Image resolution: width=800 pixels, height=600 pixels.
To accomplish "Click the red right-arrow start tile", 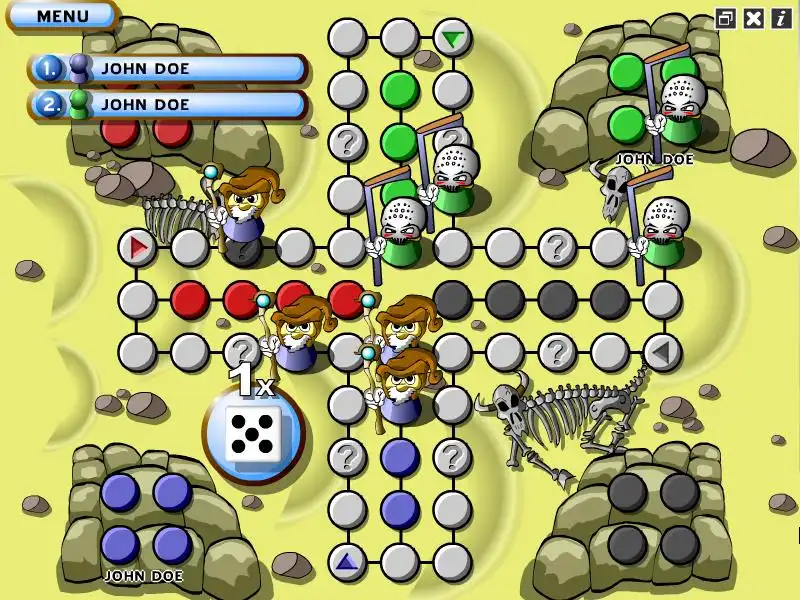I will tap(138, 246).
